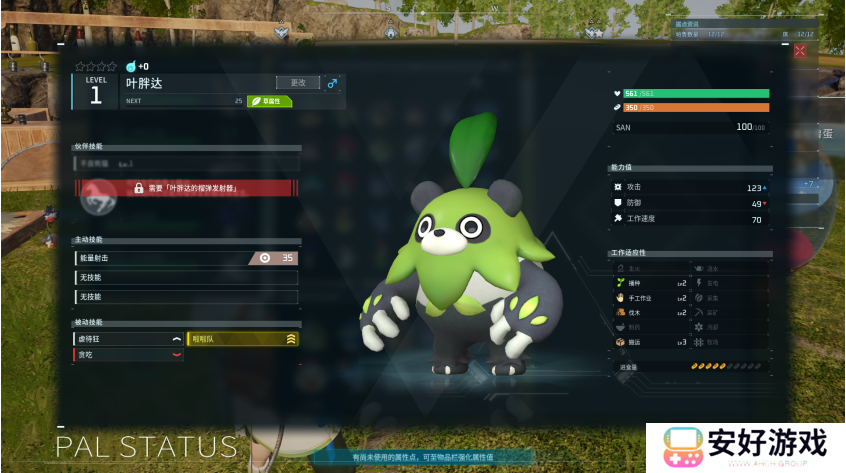This screenshot has width=846, height=473.
Task: Choose the 啦啦队 passive skill
Action: (243, 339)
